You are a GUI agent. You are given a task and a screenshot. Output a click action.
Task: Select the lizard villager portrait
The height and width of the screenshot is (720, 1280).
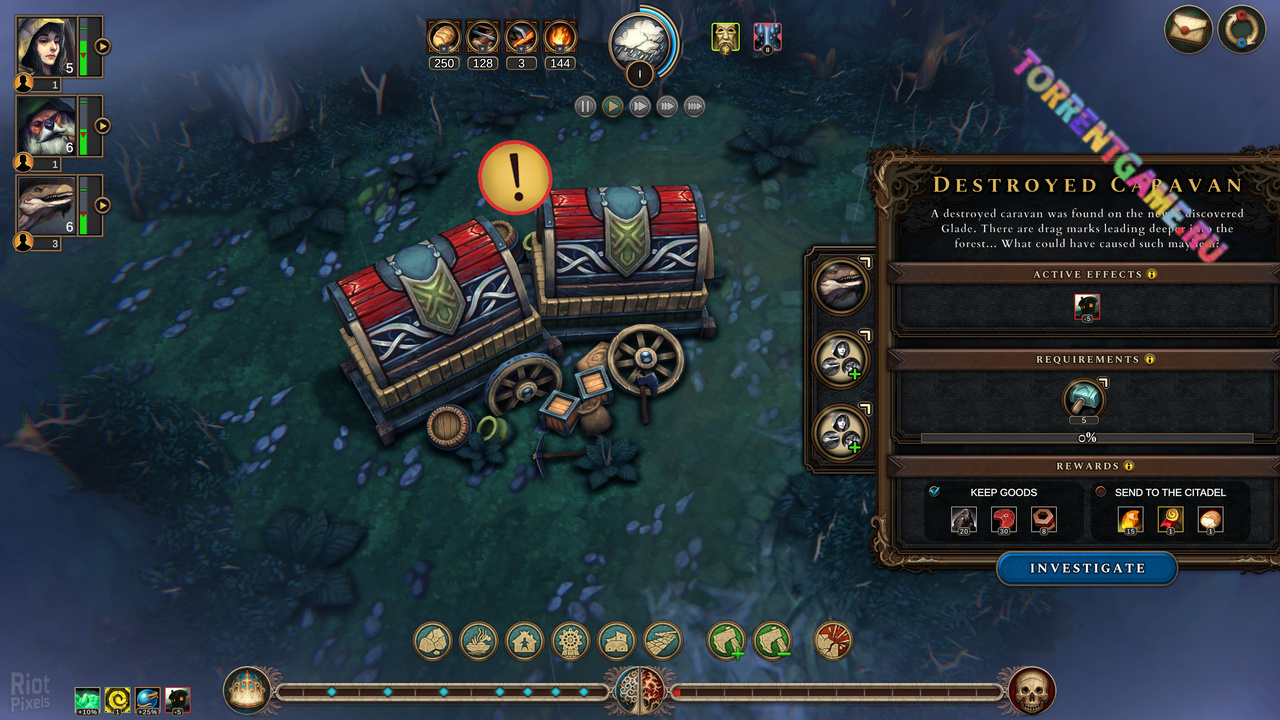[45, 204]
